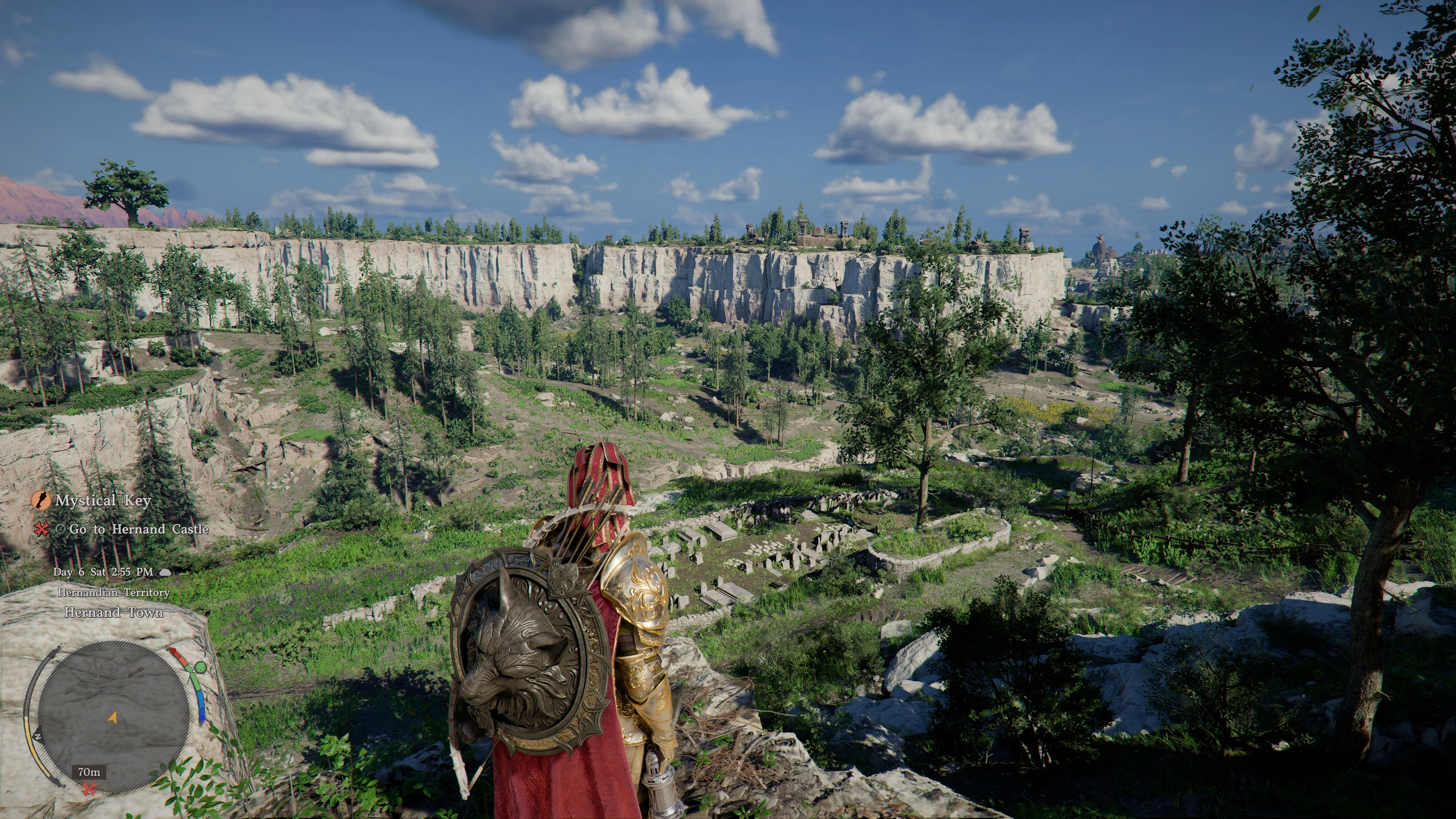The image size is (1456, 819).
Task: Click the Go to Hernand Castle objective
Action: point(138,530)
